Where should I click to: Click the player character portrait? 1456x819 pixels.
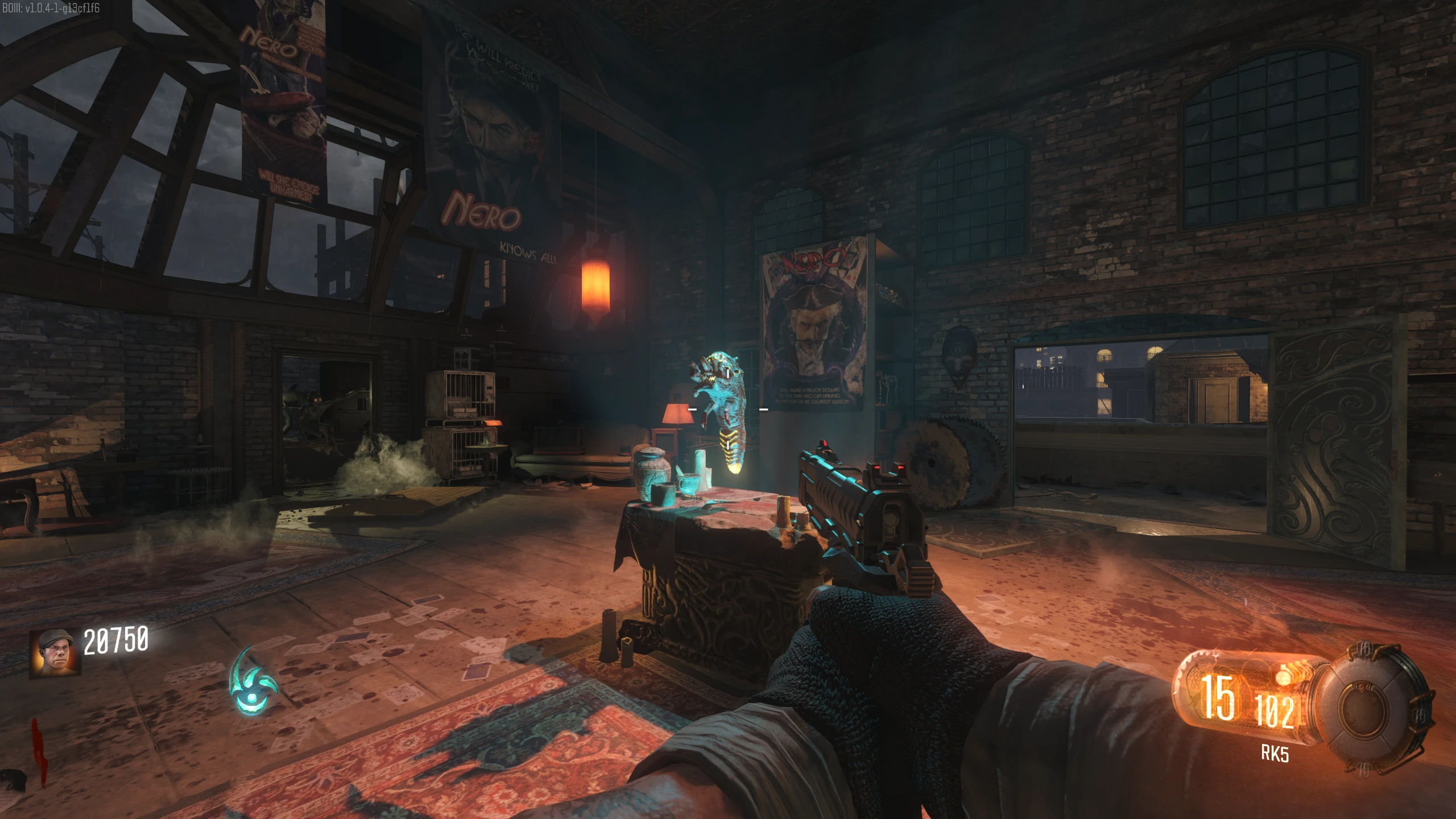click(x=55, y=652)
